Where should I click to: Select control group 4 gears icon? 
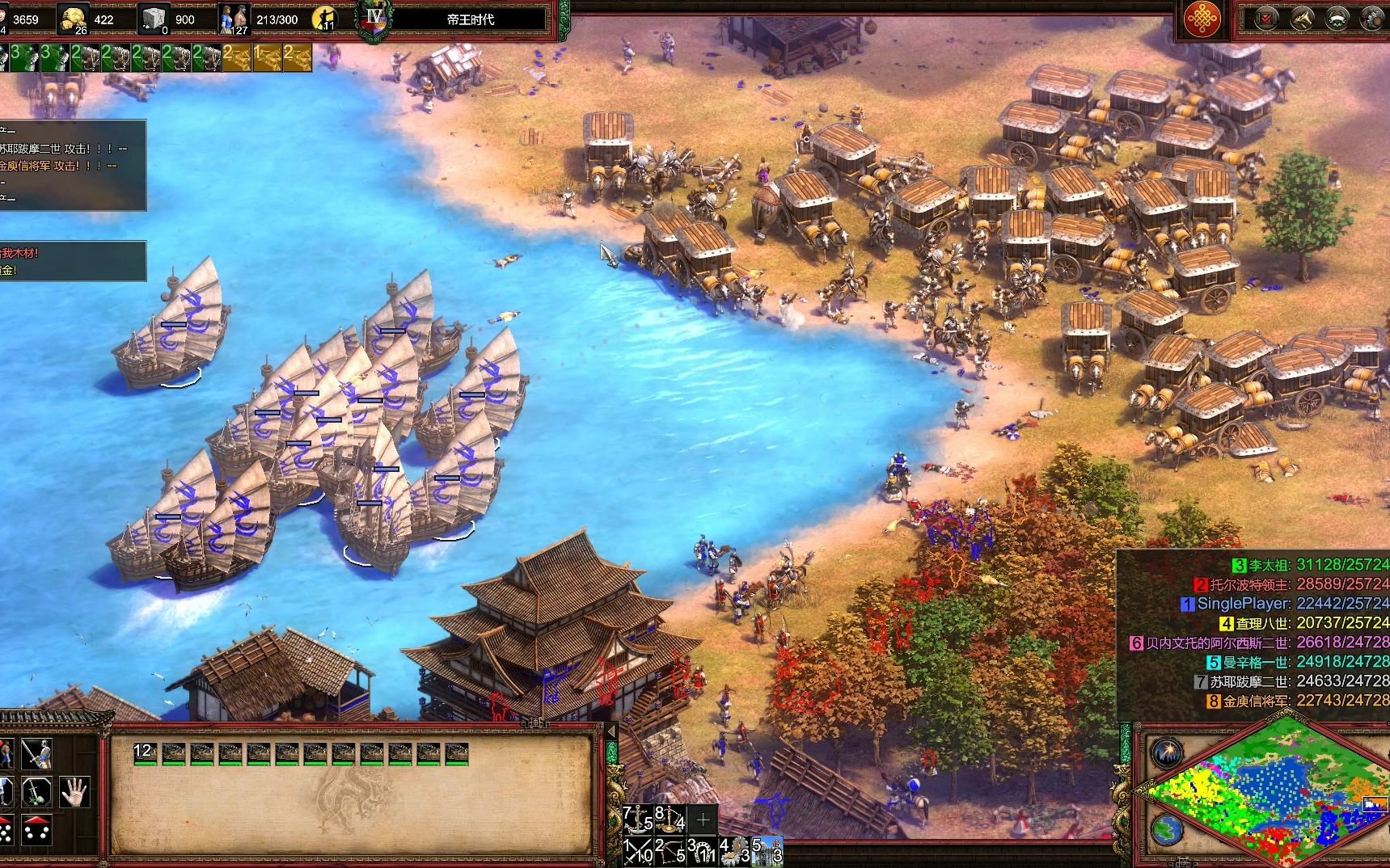click(734, 850)
